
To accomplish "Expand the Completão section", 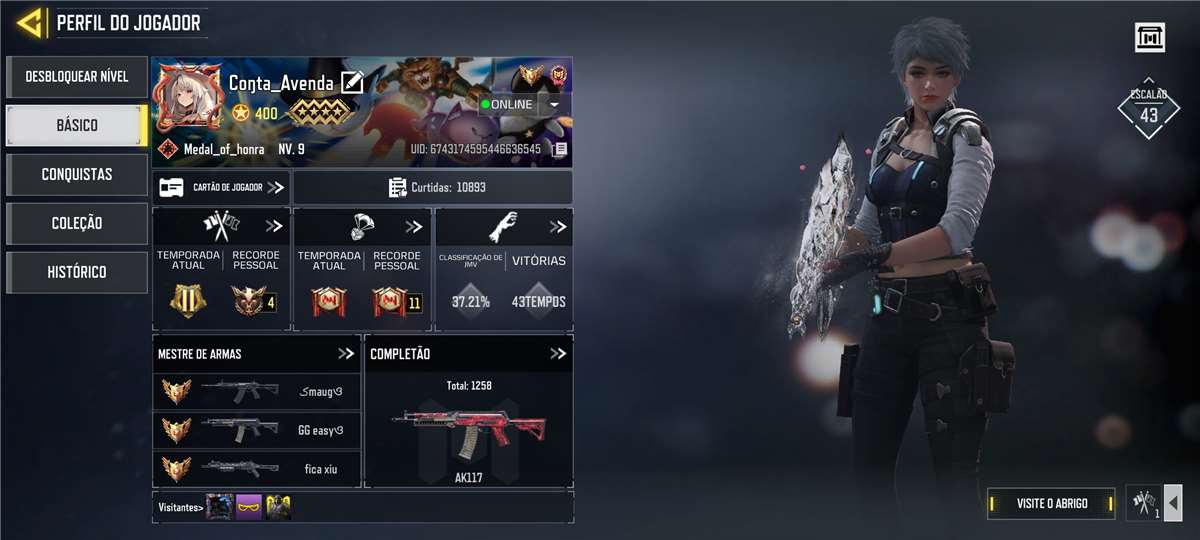I will 558,354.
